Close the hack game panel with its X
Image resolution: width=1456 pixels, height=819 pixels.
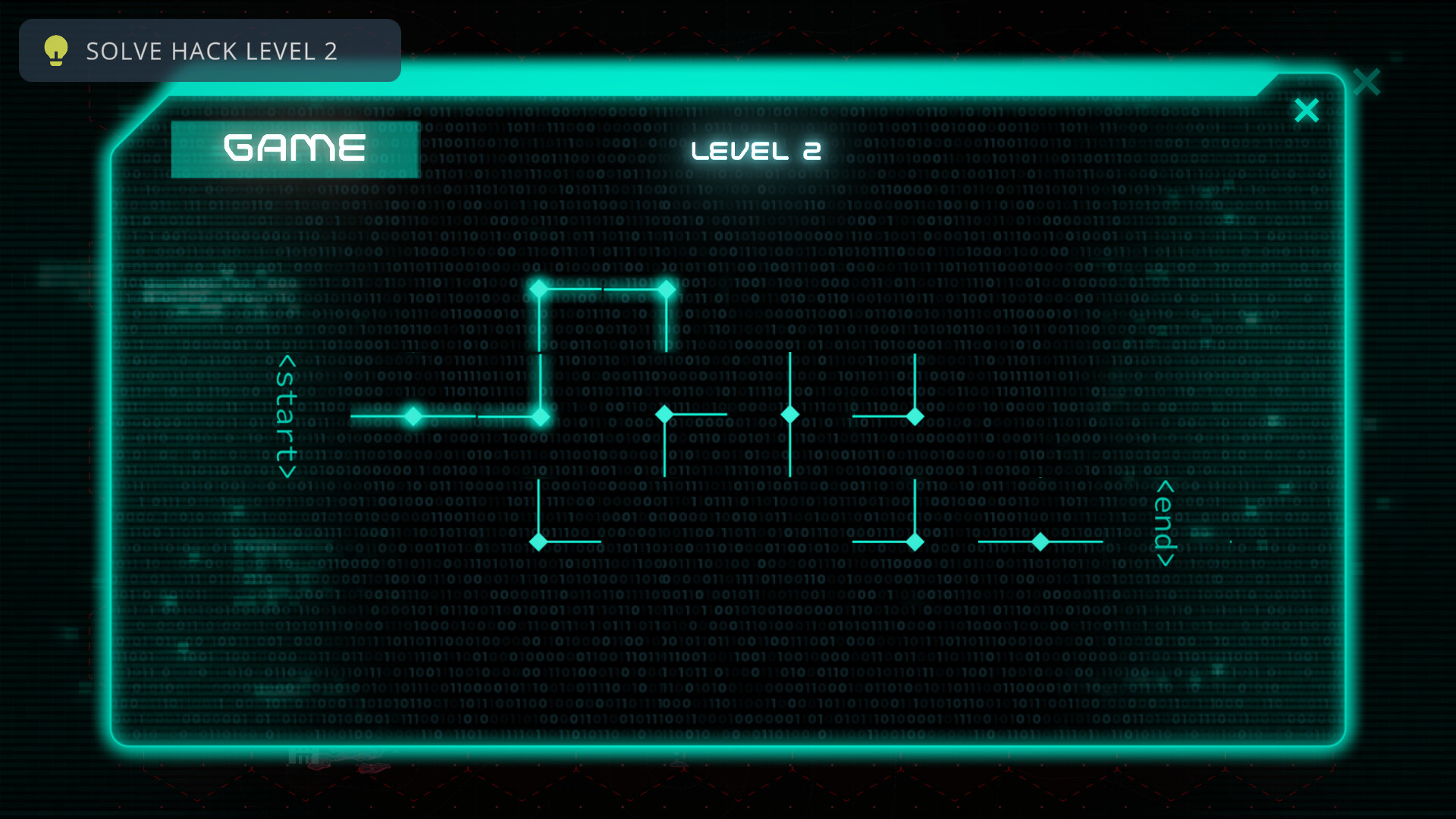[1307, 110]
